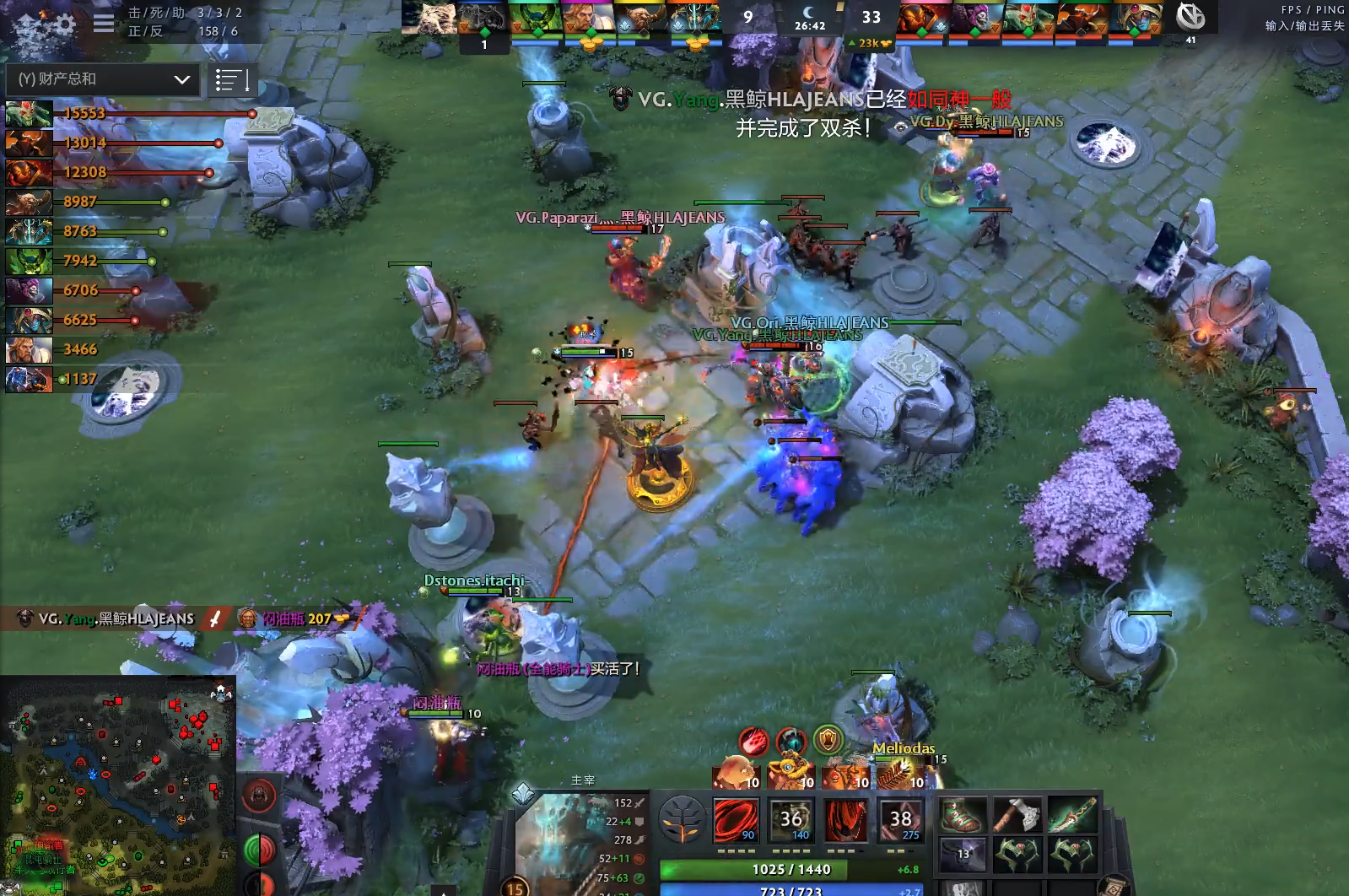Select the inventory item on cooldown 13
1349x896 pixels.
[963, 854]
